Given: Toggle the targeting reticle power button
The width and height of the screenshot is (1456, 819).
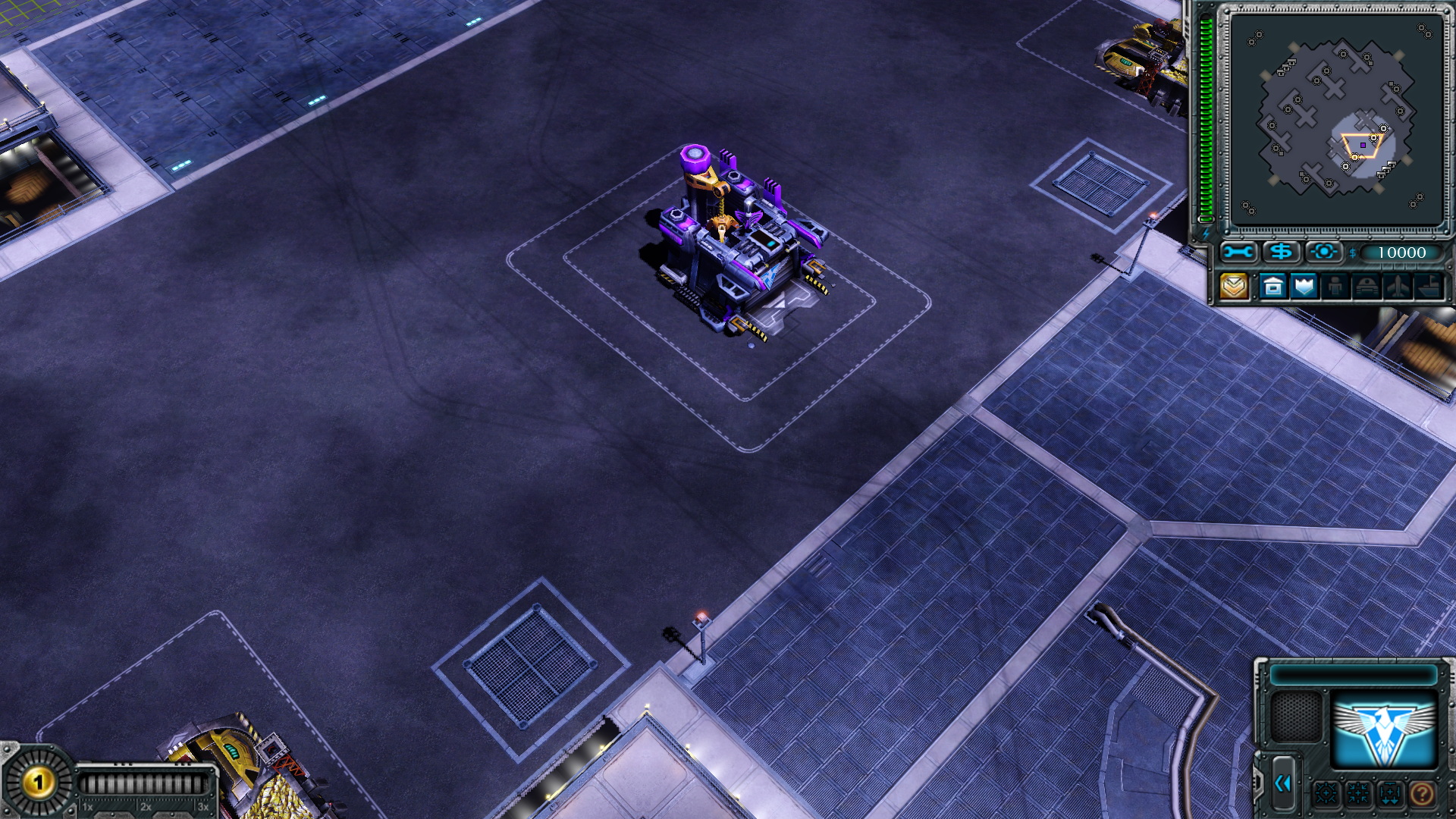Looking at the screenshot, I should (x=1325, y=252).
